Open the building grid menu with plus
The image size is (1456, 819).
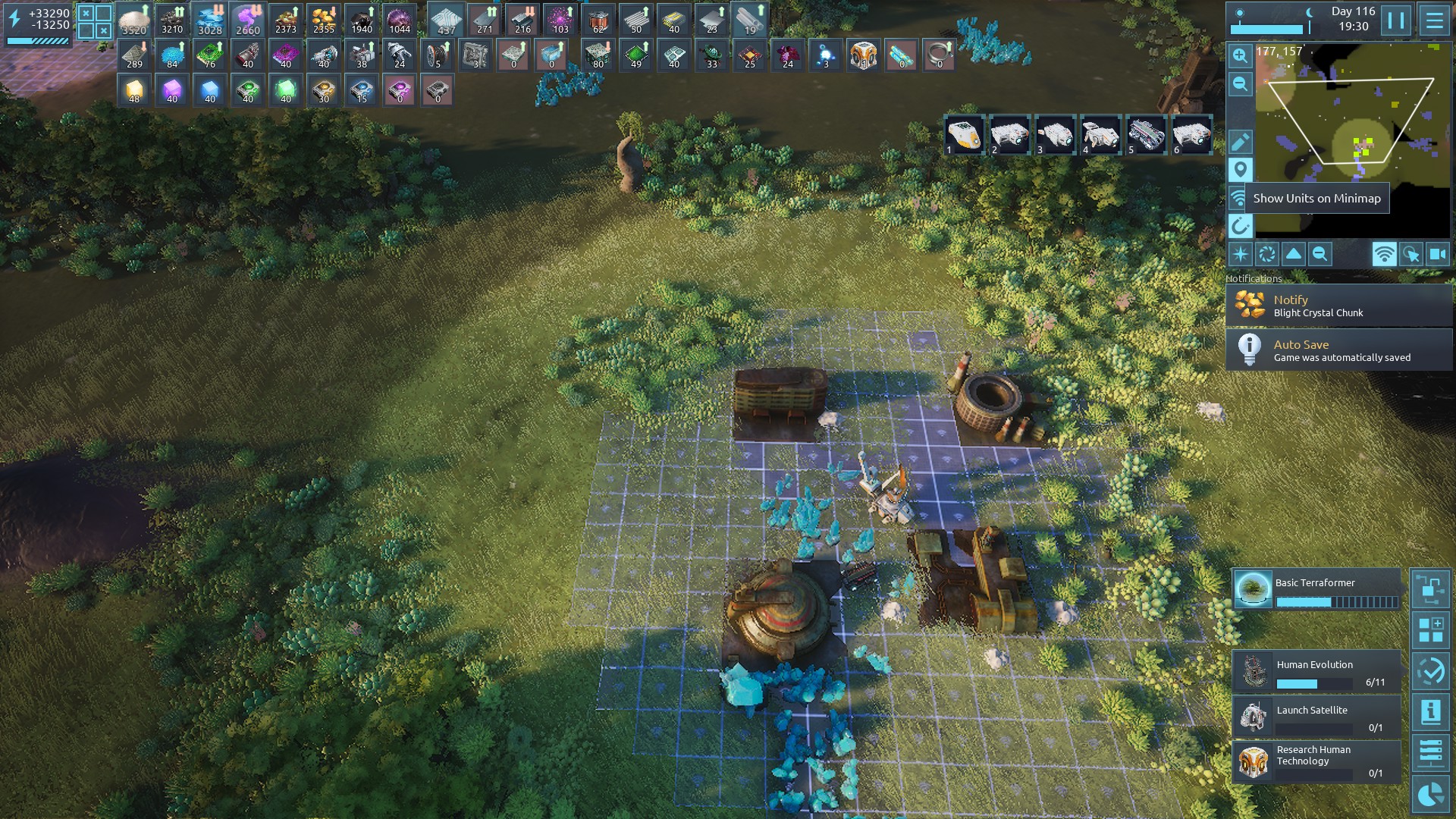(x=1430, y=630)
